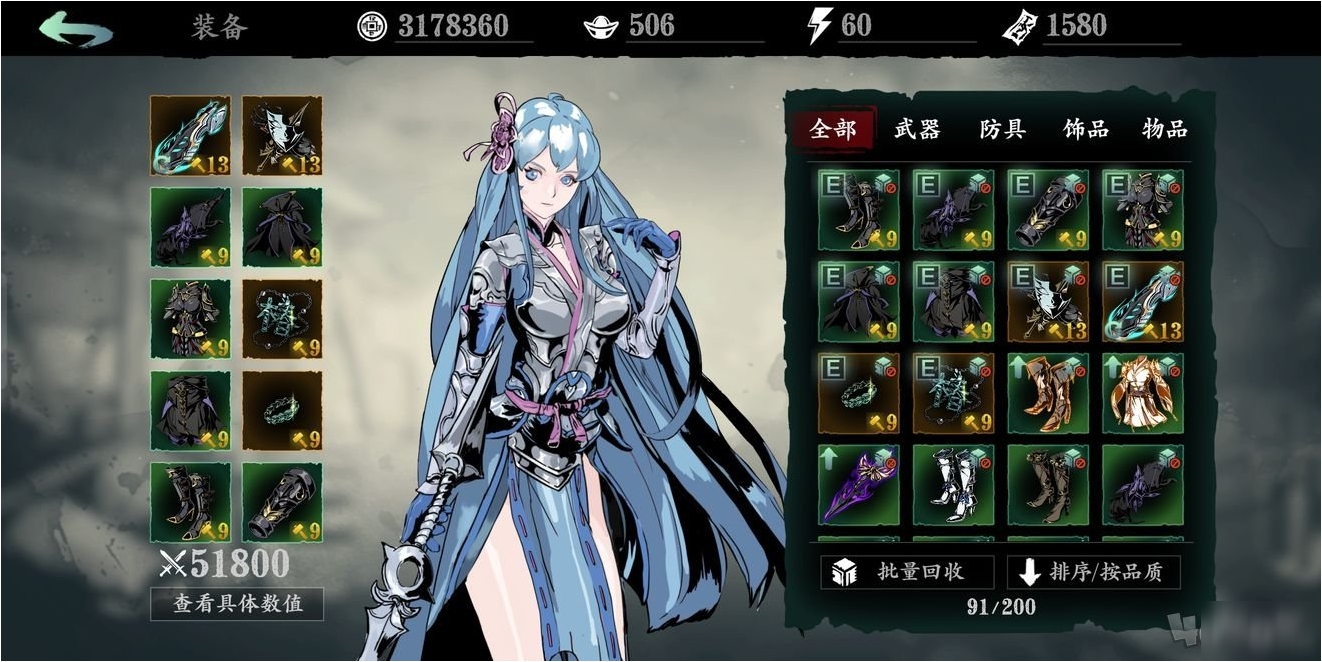Toggle the 排序/按品质 sort button
This screenshot has width=1322, height=662.
1093,572
